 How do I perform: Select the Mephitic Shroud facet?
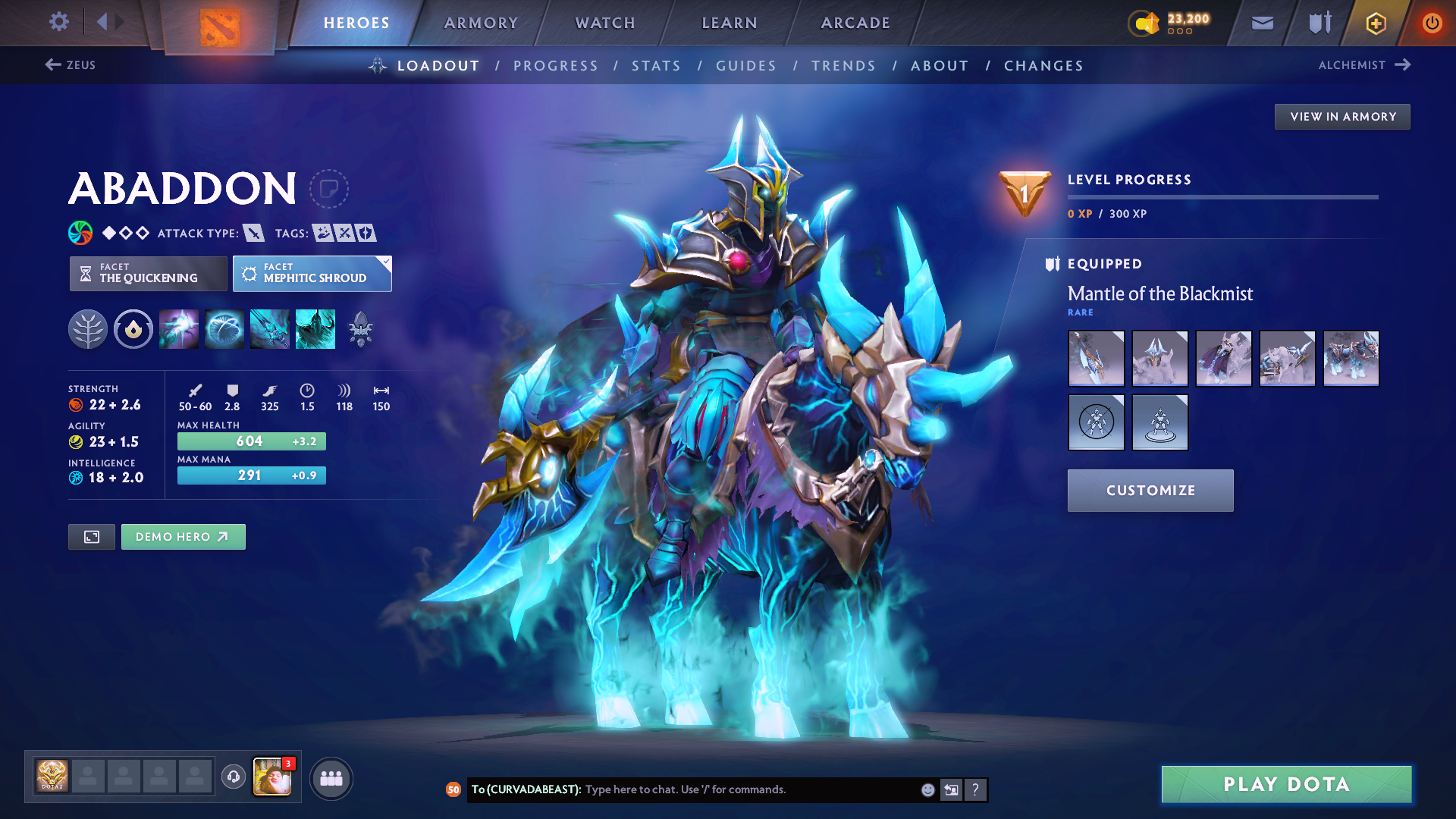(312, 273)
